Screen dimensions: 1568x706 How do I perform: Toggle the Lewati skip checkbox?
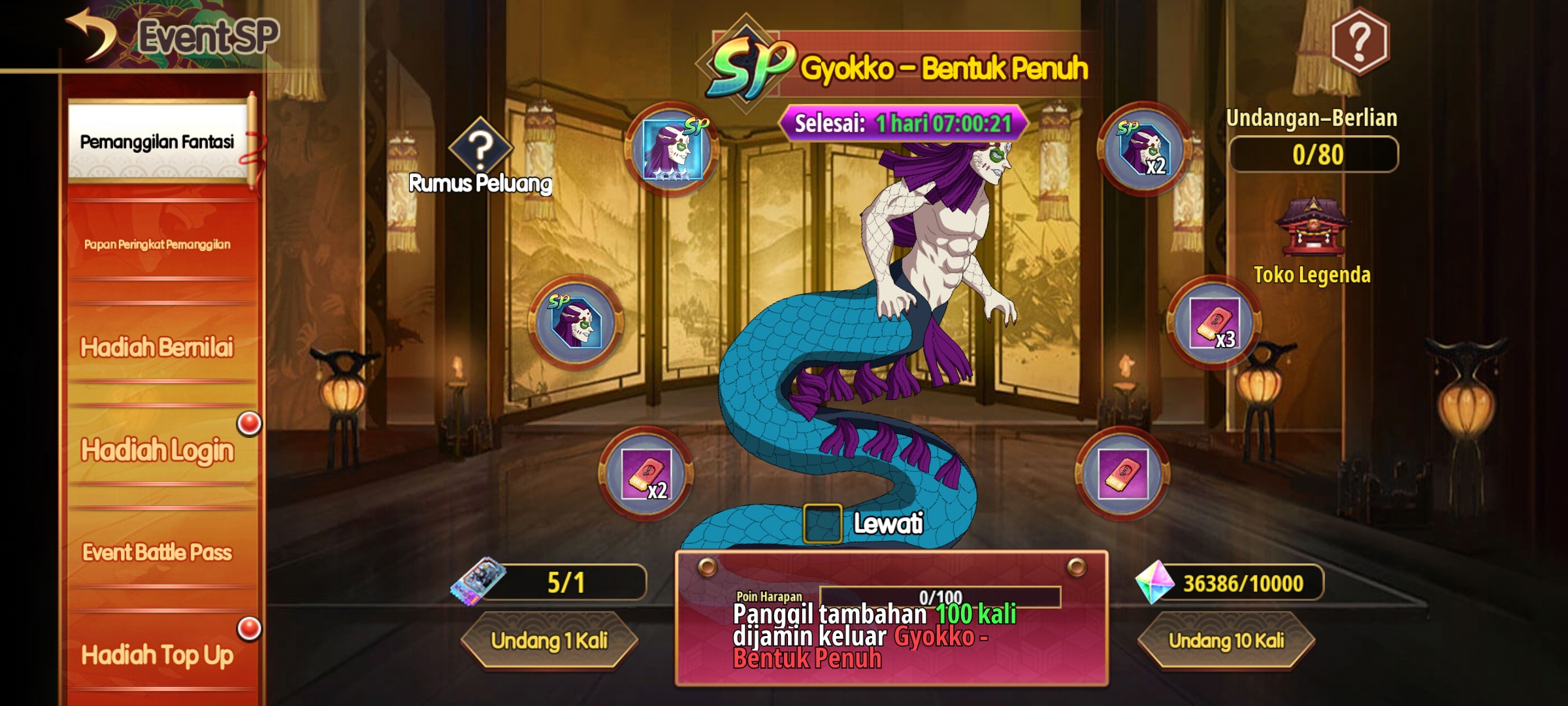[823, 524]
